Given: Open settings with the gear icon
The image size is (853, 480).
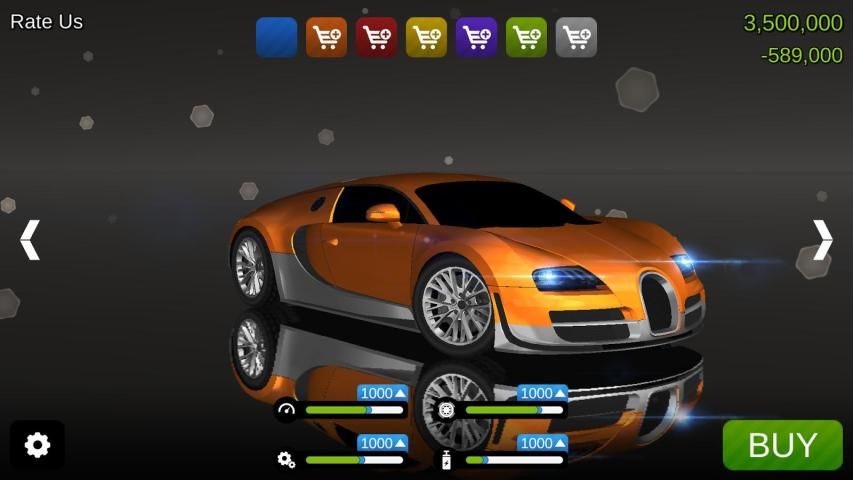Looking at the screenshot, I should [x=37, y=445].
